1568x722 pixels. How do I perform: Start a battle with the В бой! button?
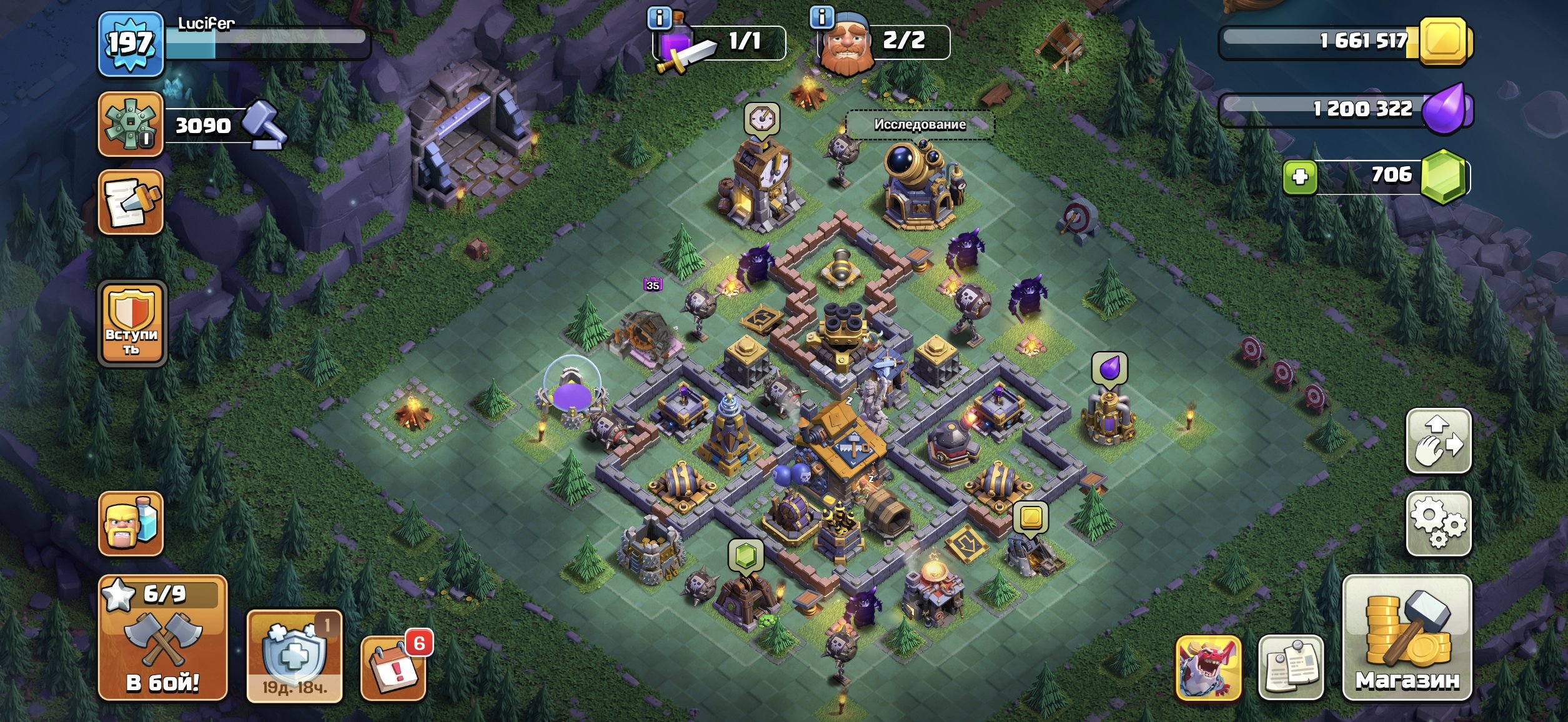tap(162, 637)
